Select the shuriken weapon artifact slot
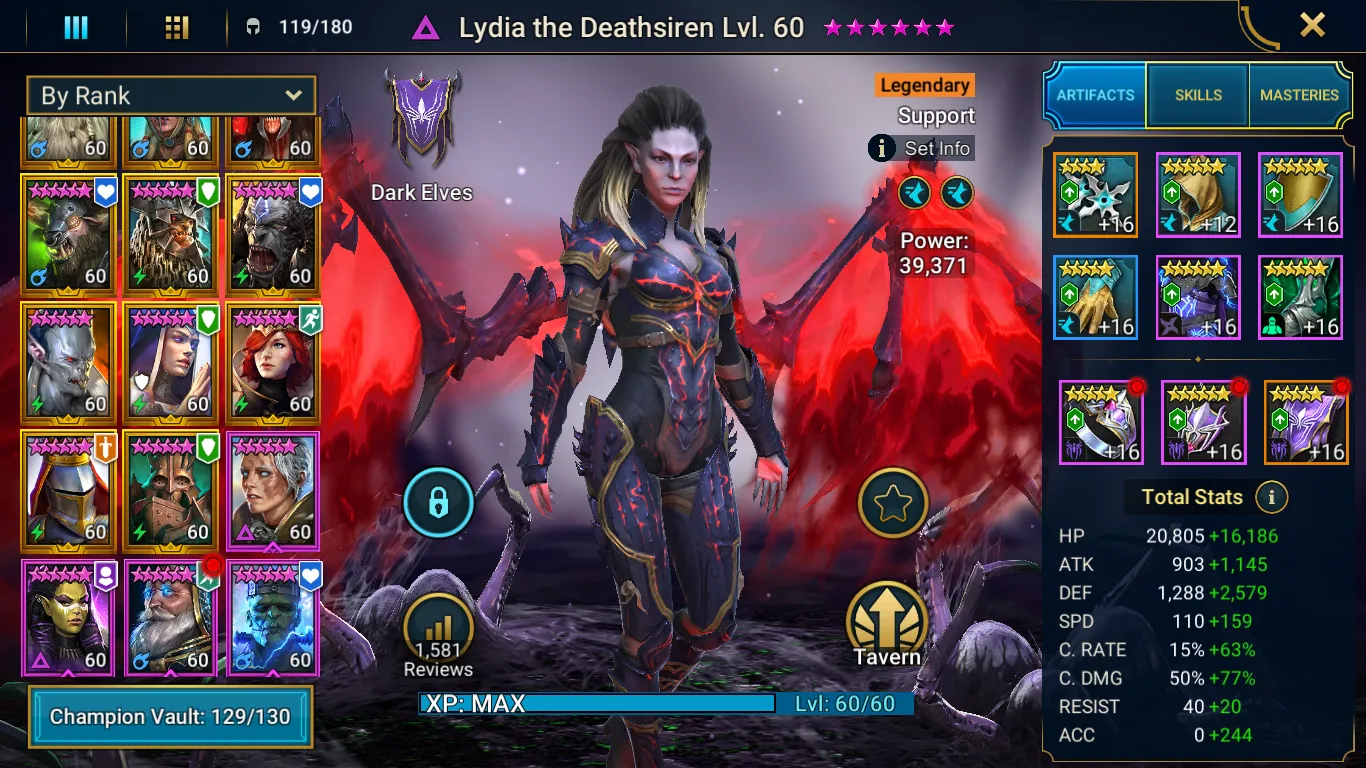Screen dimensions: 1366x768 coord(1095,195)
